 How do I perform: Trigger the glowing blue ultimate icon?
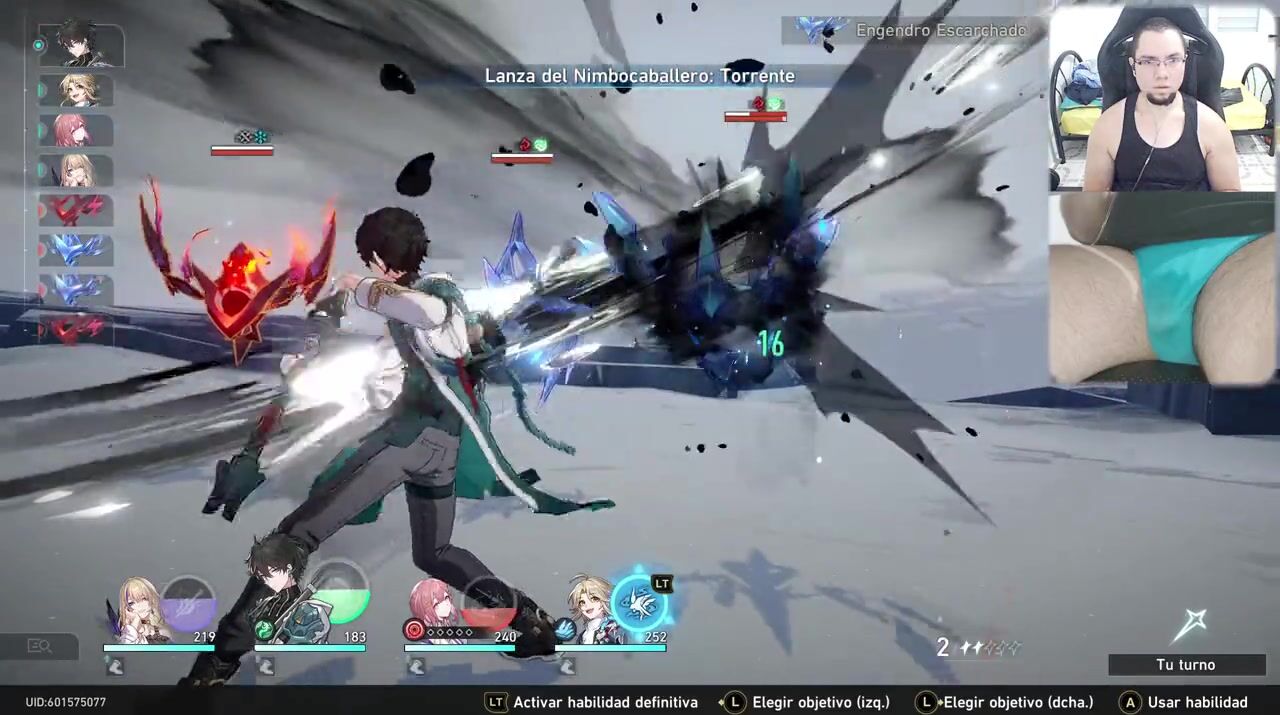coord(638,603)
